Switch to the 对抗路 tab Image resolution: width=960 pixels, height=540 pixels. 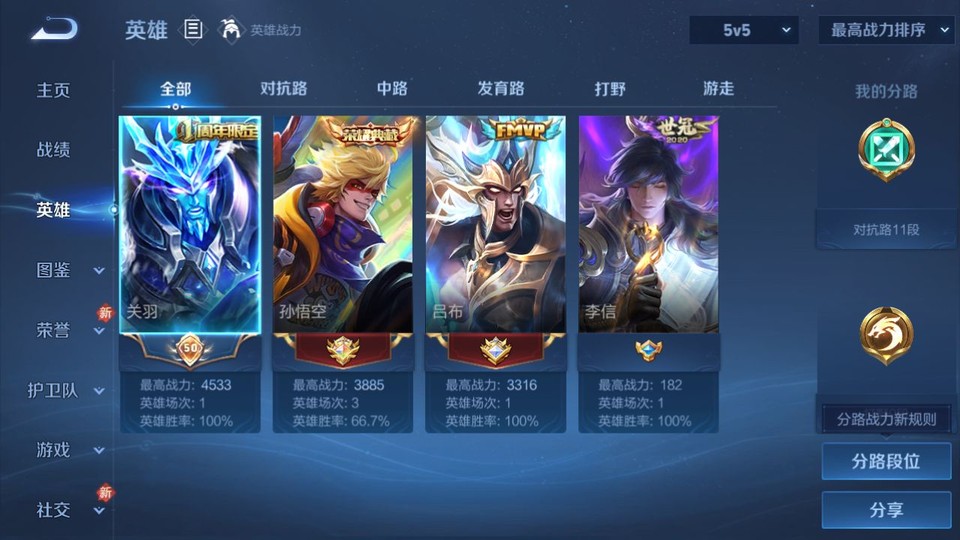coord(283,89)
